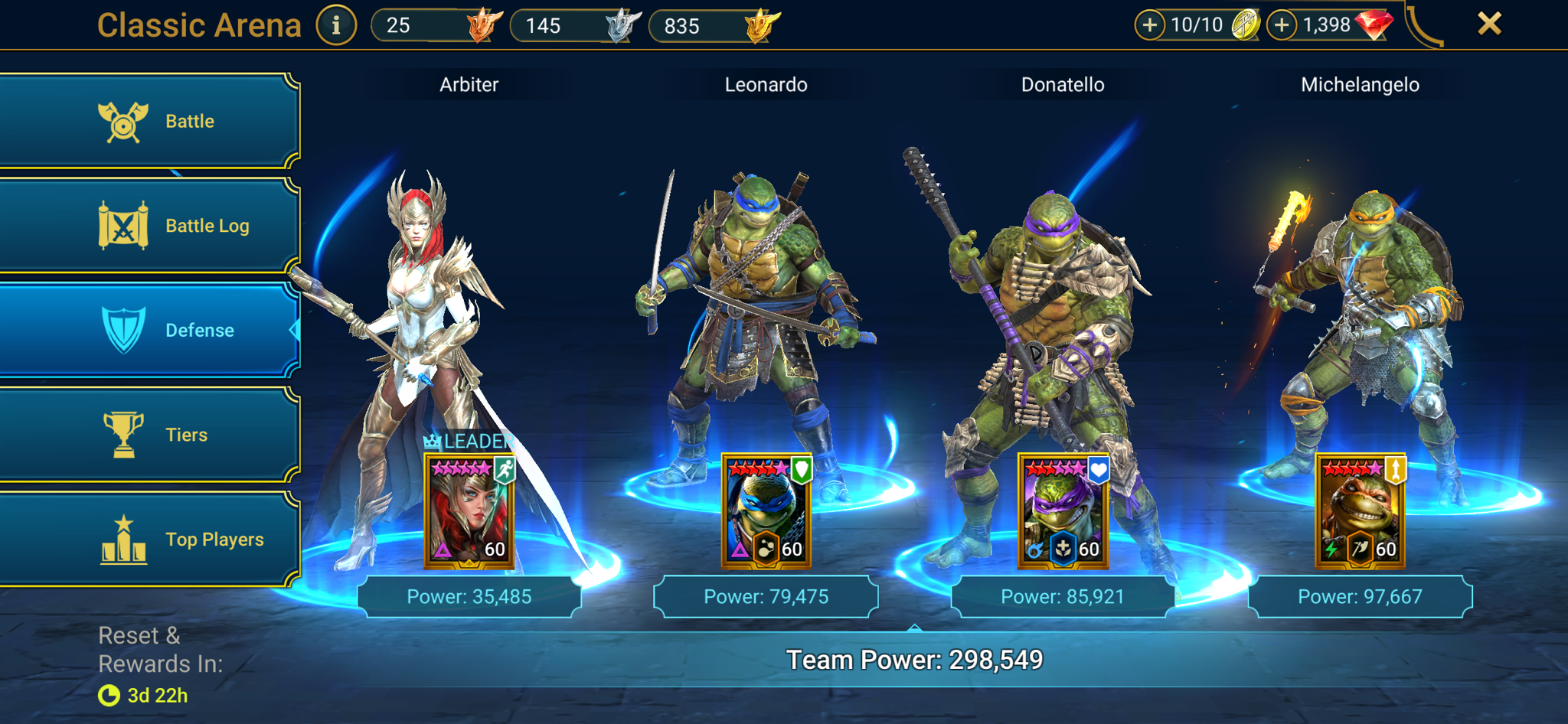Switch to Battle Log

(x=149, y=226)
